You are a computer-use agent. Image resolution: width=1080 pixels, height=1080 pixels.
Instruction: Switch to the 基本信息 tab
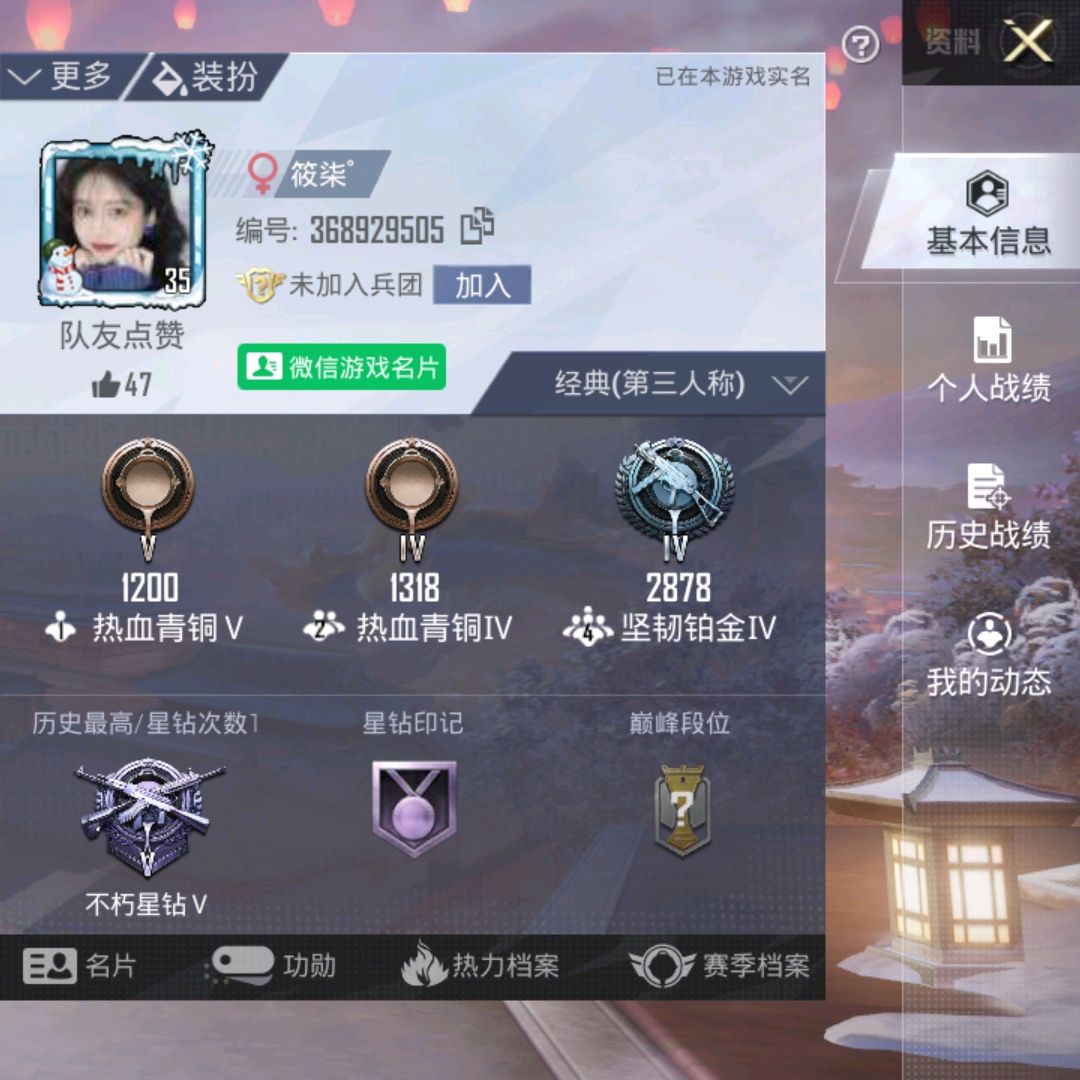coord(987,213)
